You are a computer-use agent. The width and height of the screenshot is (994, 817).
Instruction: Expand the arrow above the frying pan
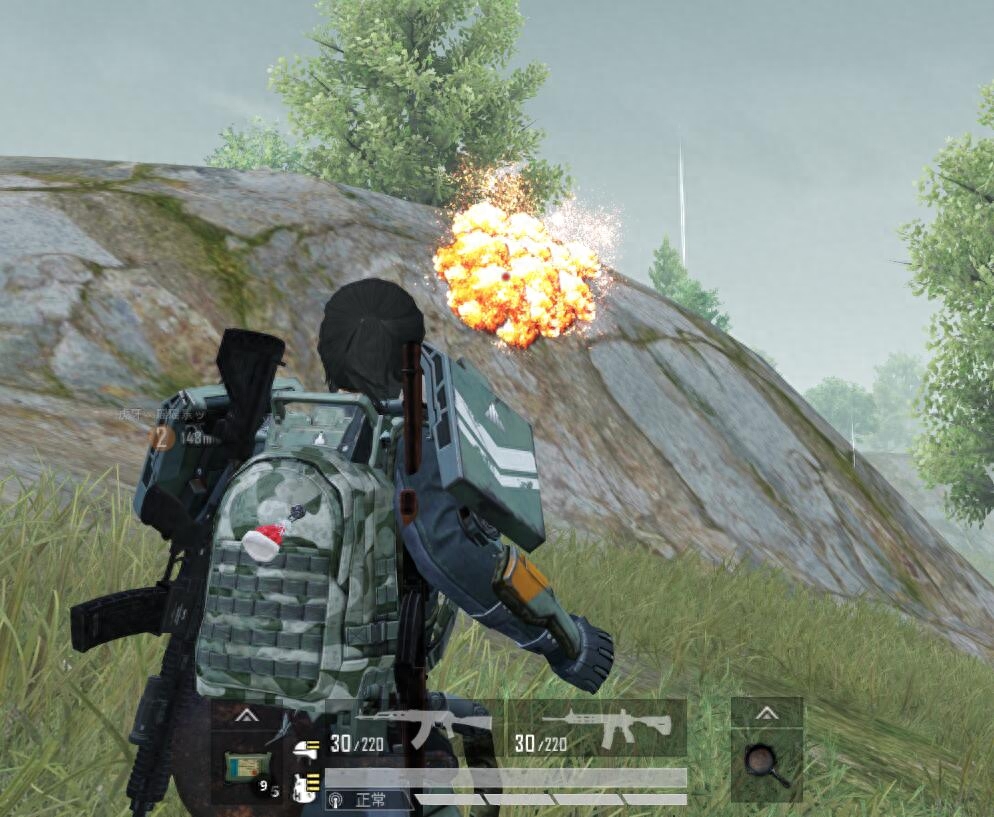(x=766, y=713)
